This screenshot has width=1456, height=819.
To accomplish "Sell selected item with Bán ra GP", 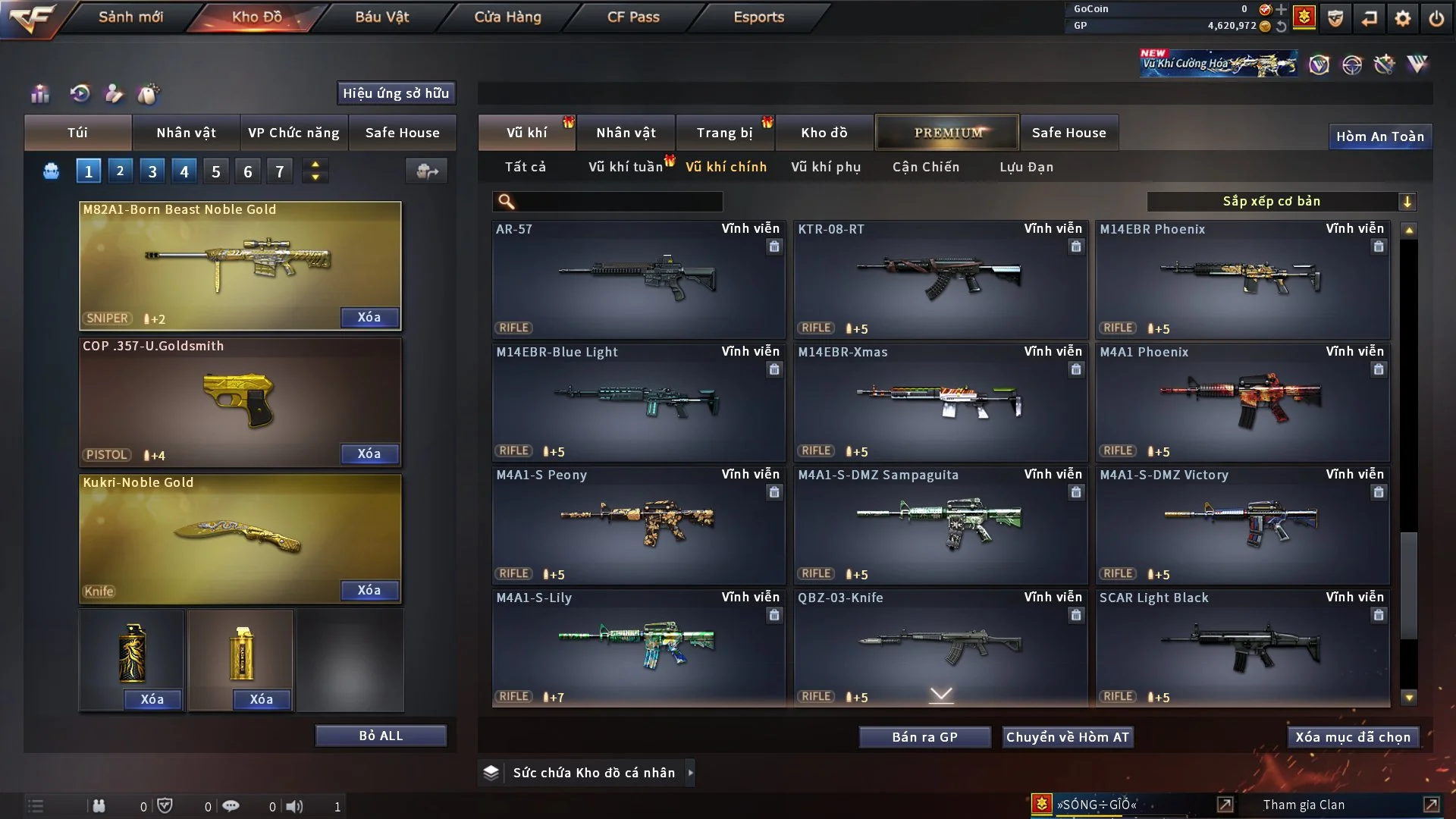I will coord(924,737).
